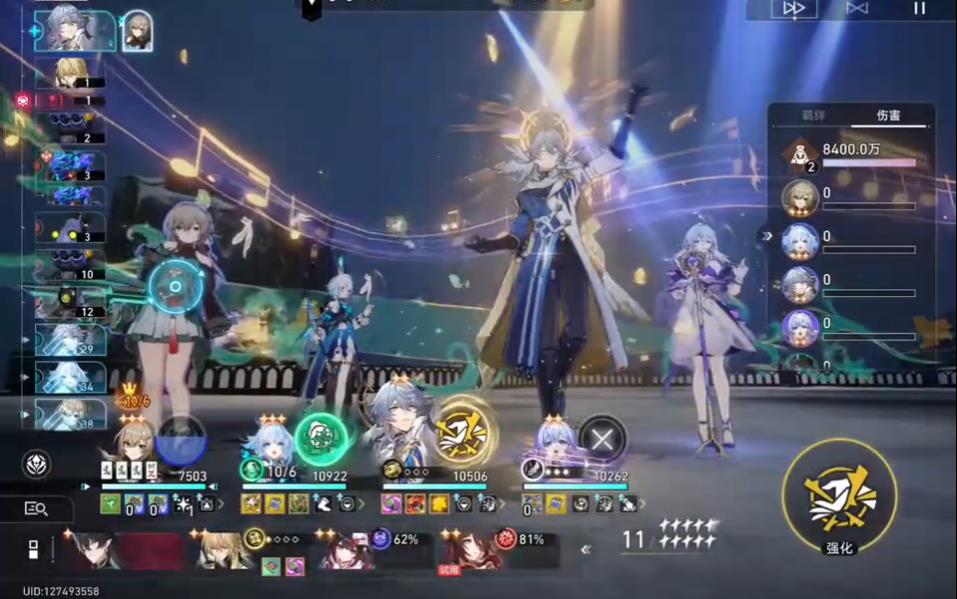
Task: Trigger the golden ultimate icon above 10506
Action: pyautogui.click(x=464, y=433)
